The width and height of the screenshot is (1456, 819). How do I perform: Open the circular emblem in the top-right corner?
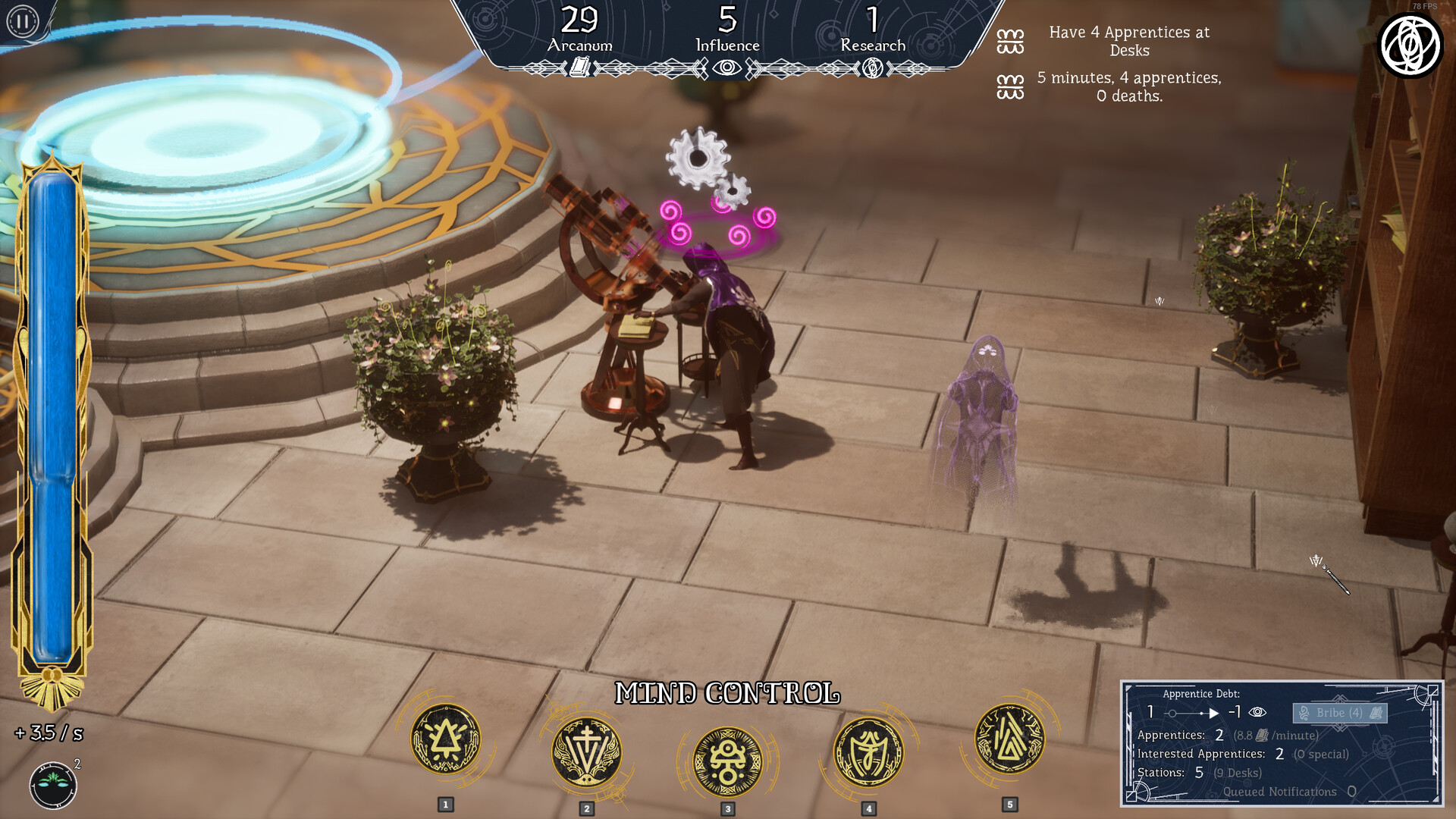(x=1410, y=43)
